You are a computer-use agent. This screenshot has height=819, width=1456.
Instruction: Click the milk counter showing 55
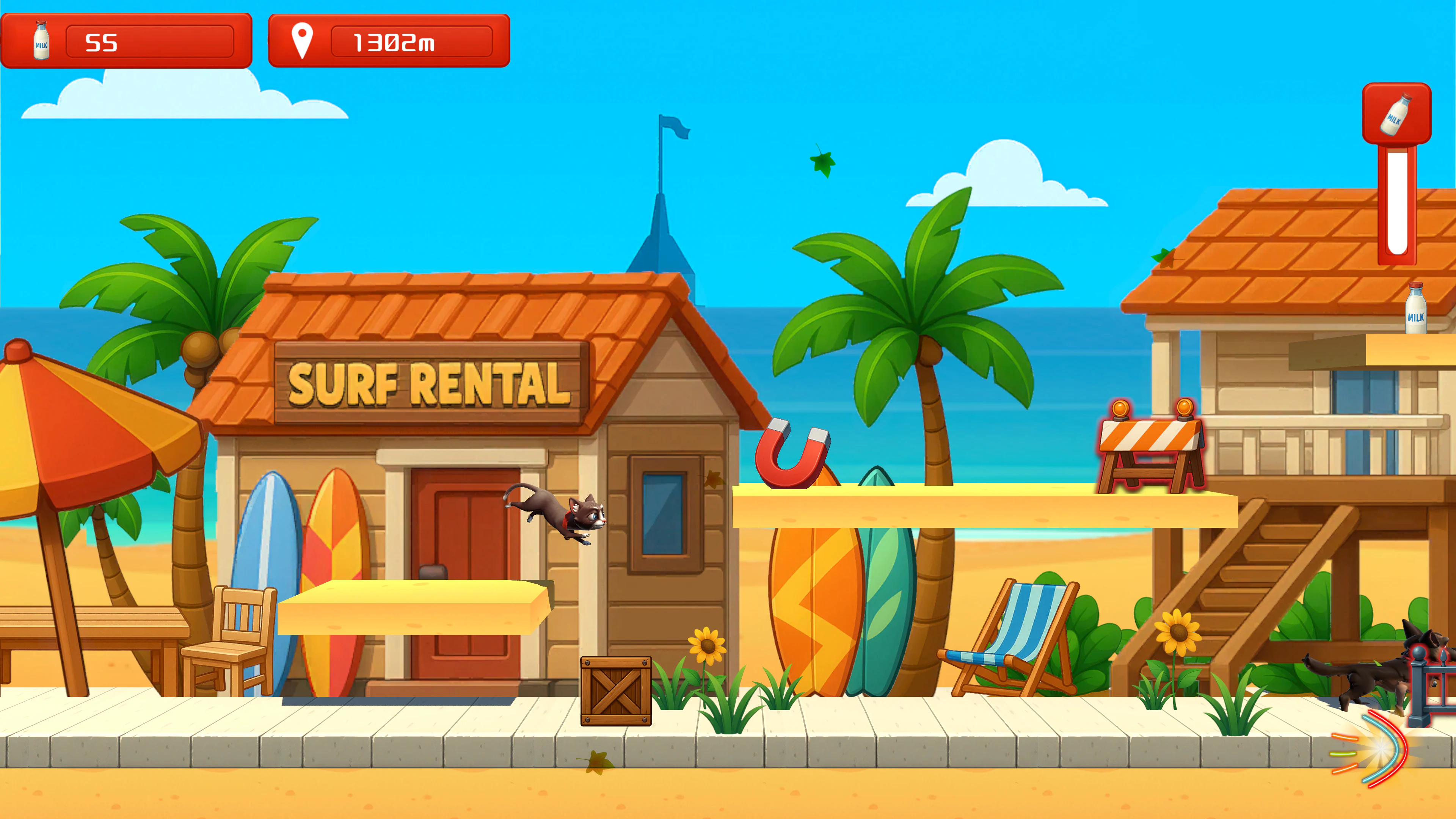tap(128, 41)
